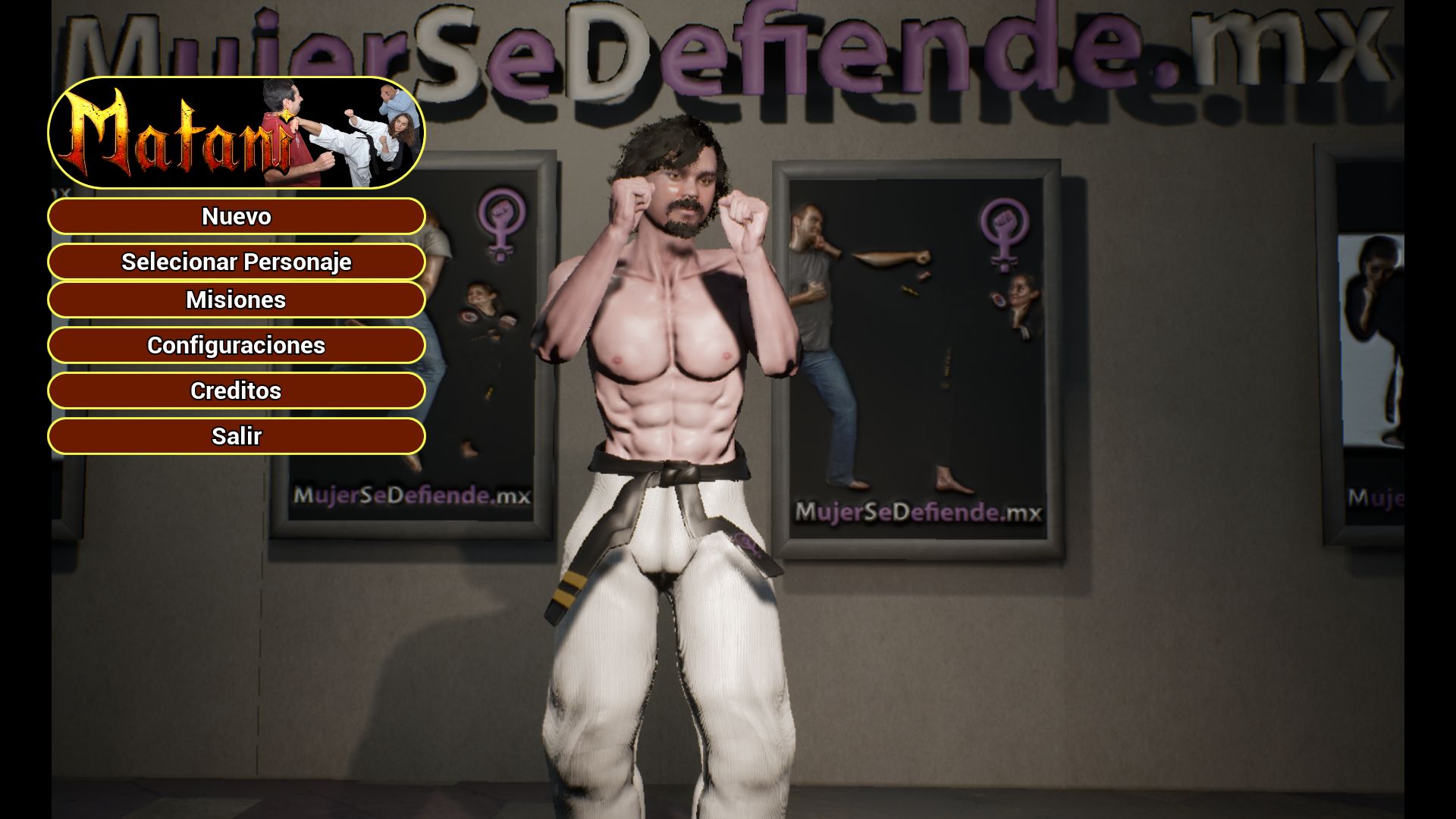Open the Configuraciones settings

tap(236, 346)
